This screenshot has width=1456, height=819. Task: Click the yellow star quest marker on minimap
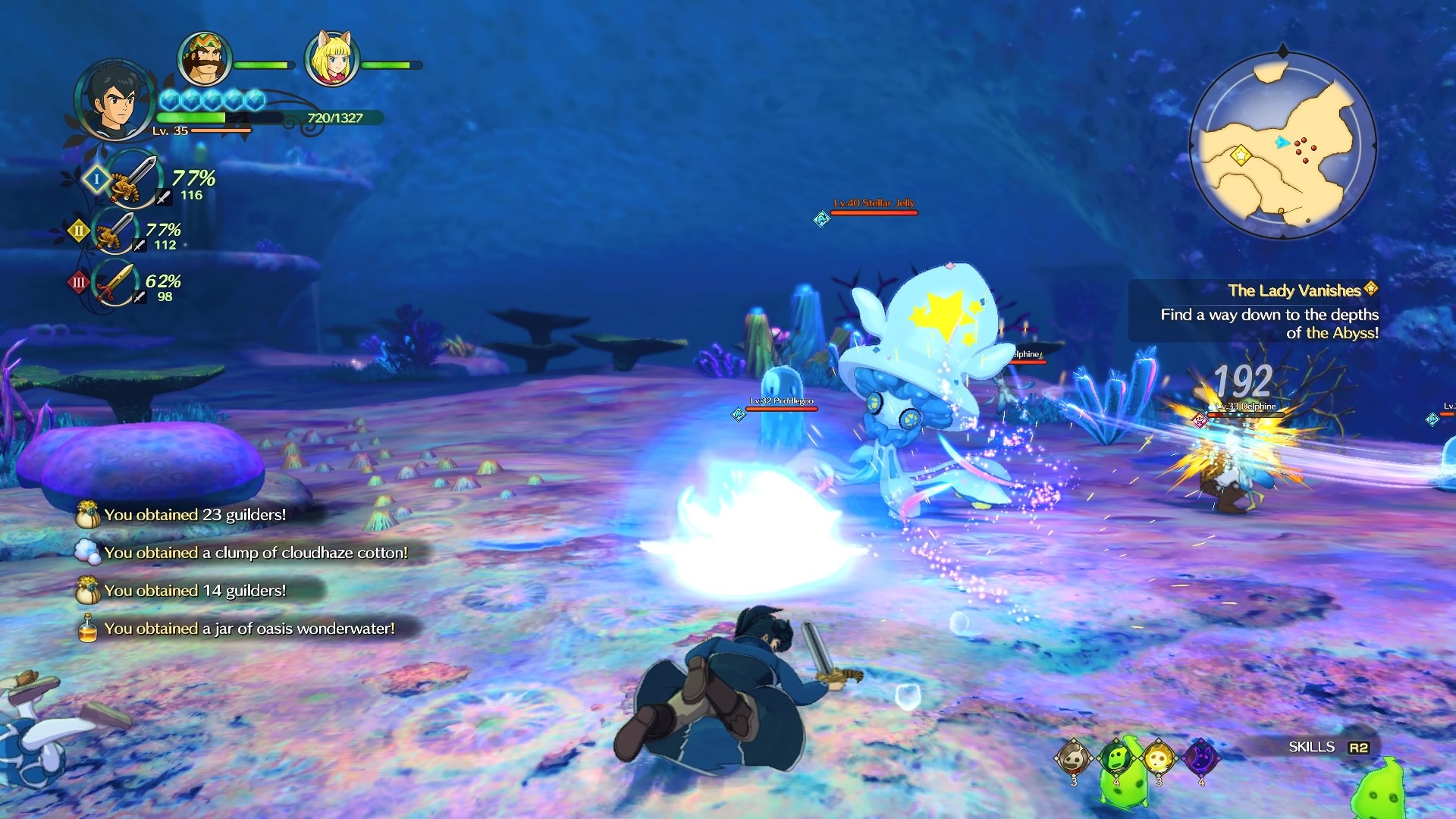[1241, 155]
